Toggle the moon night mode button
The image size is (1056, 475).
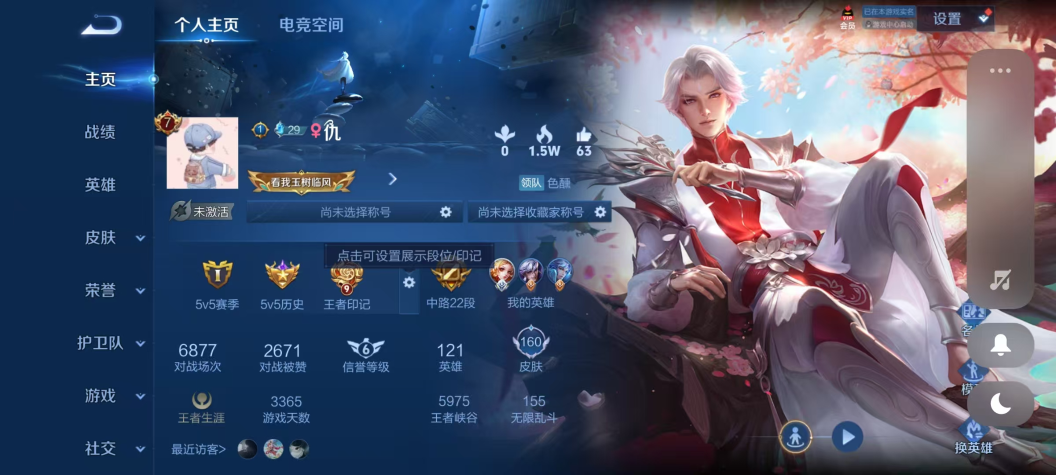(1000, 403)
